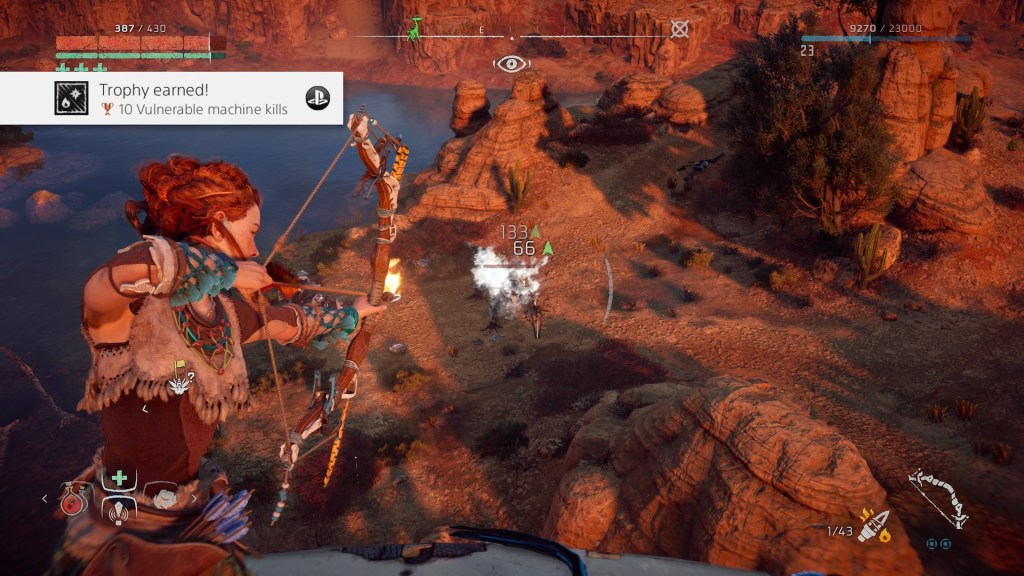Use the green medicine pouch cross
Viewport: 1024px width, 576px height.
[x=118, y=478]
